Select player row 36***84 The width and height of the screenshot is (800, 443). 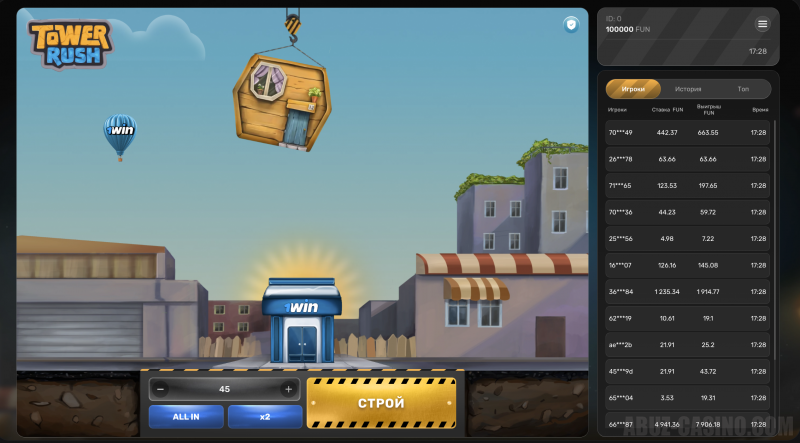(688, 292)
